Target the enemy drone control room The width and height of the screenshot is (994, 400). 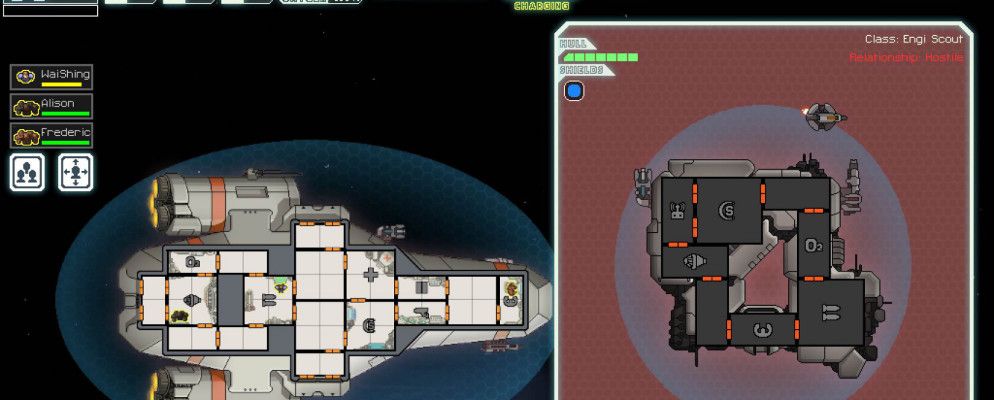pos(676,210)
